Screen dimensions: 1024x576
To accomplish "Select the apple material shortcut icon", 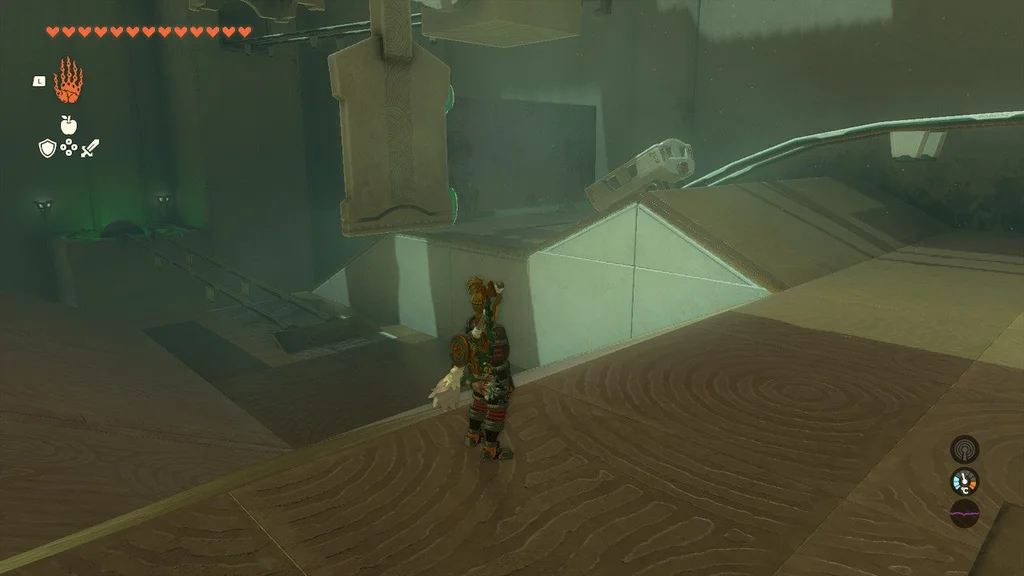I will (x=68, y=125).
